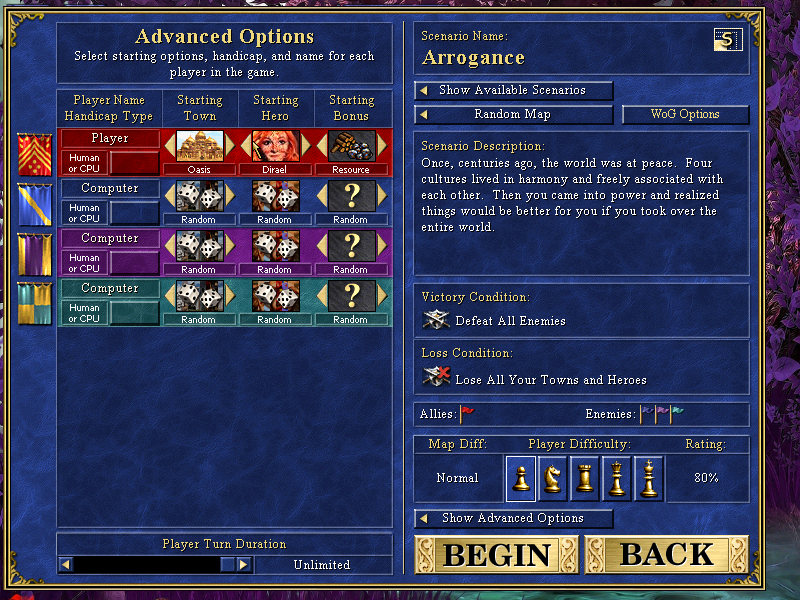
Task: Increase player turn duration with right arrow
Action: pos(244,565)
